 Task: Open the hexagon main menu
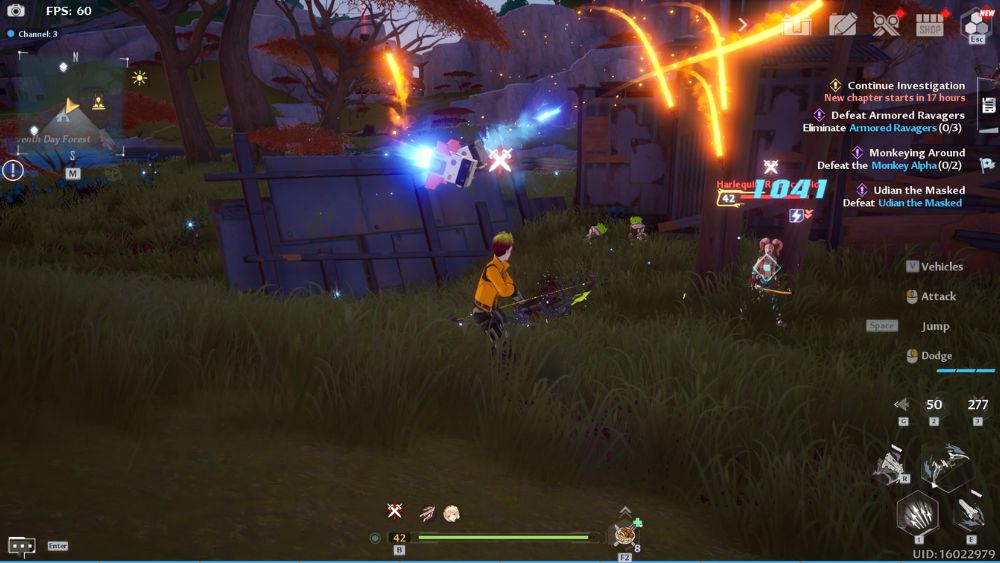point(975,24)
